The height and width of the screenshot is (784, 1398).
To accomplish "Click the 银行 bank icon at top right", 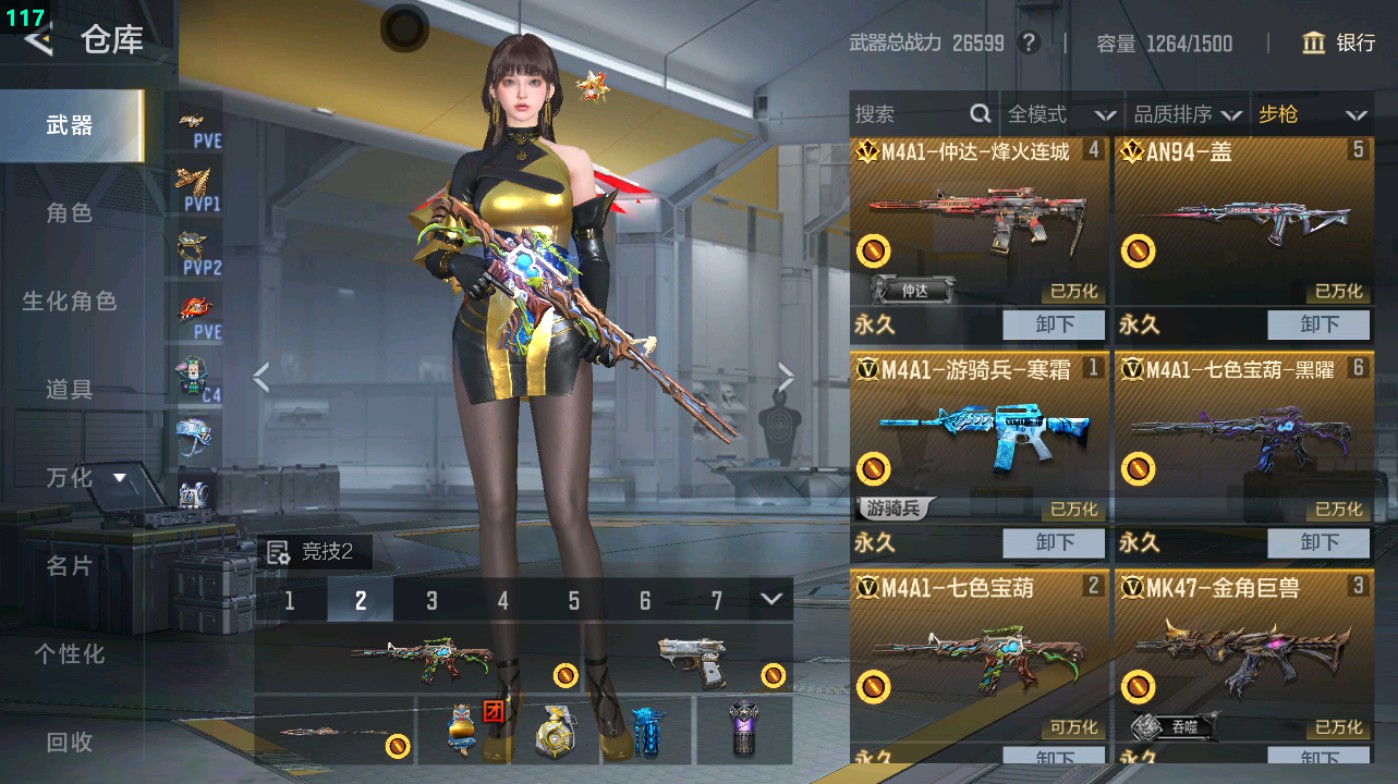I will pos(1314,44).
